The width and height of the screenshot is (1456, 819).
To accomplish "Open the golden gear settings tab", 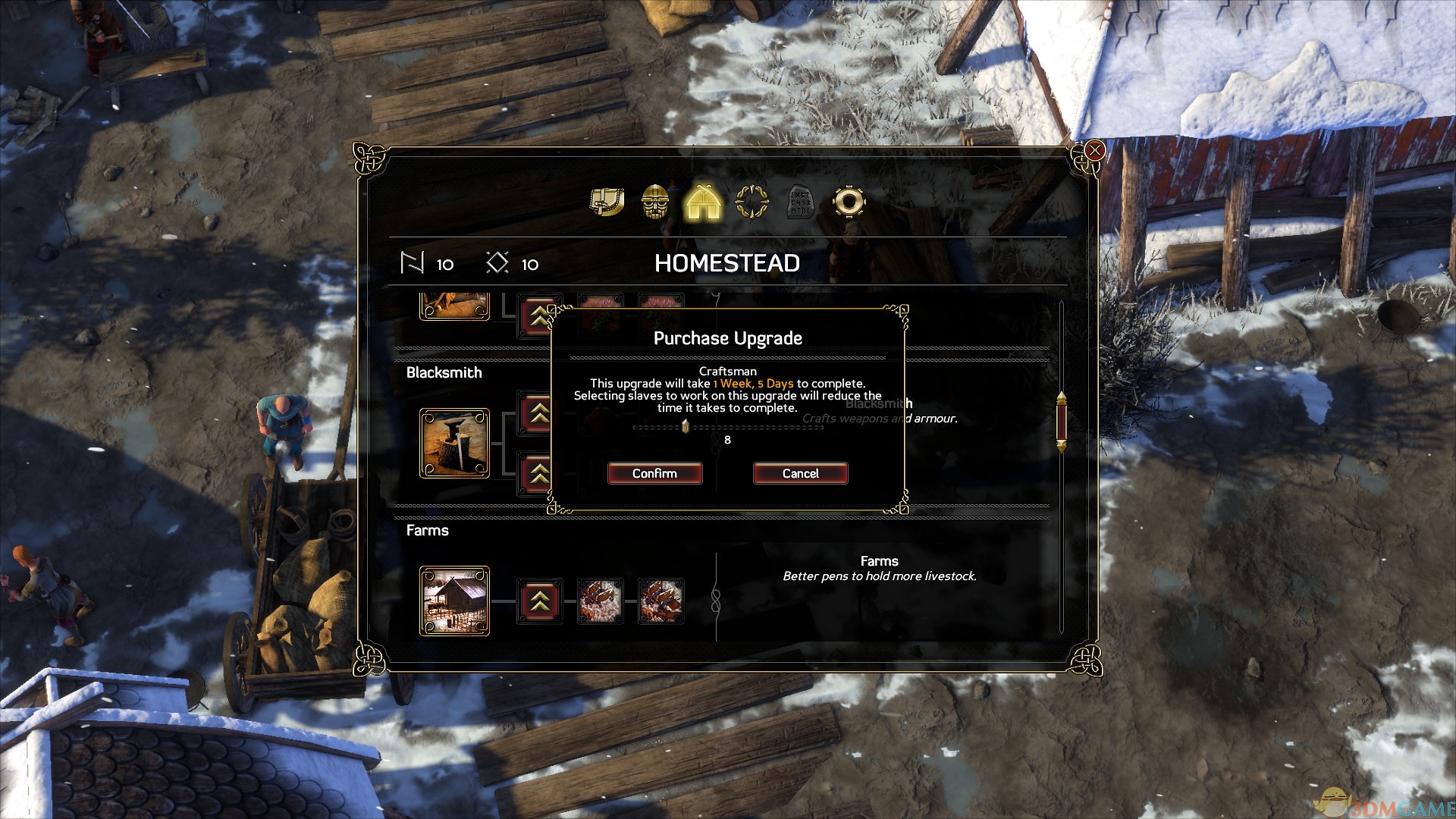I will (849, 202).
